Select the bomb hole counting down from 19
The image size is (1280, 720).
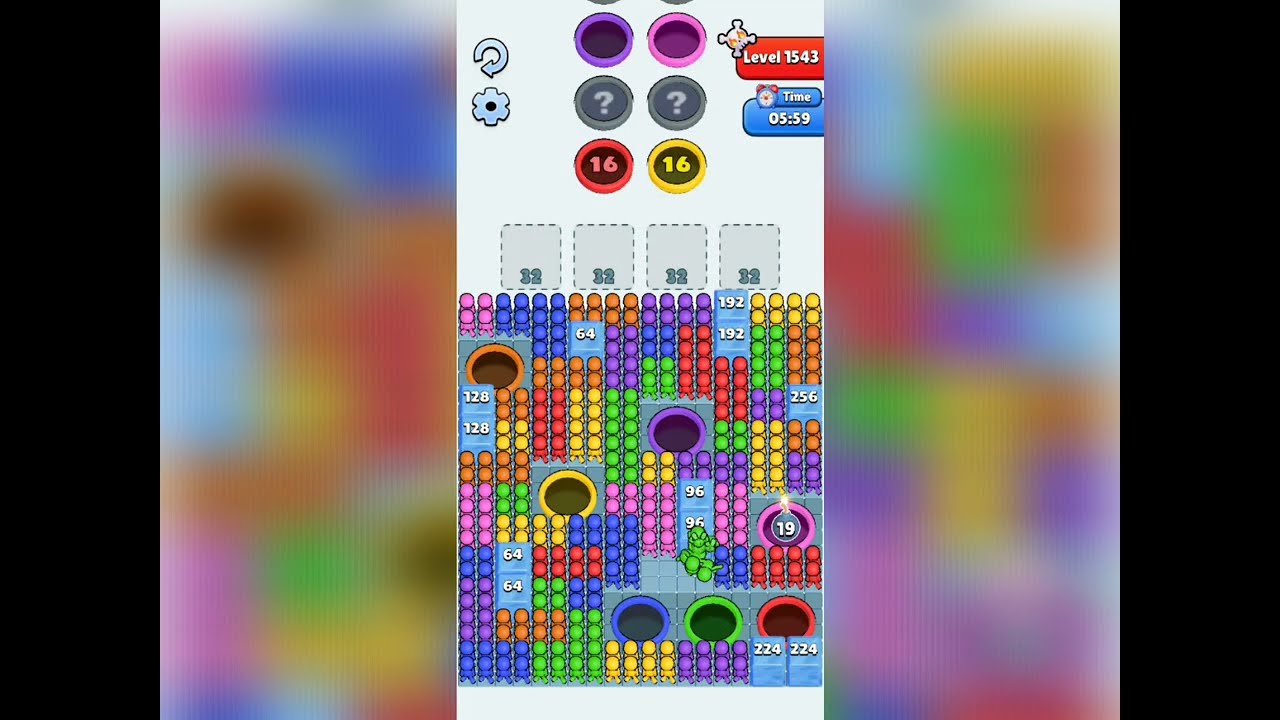pyautogui.click(x=786, y=527)
